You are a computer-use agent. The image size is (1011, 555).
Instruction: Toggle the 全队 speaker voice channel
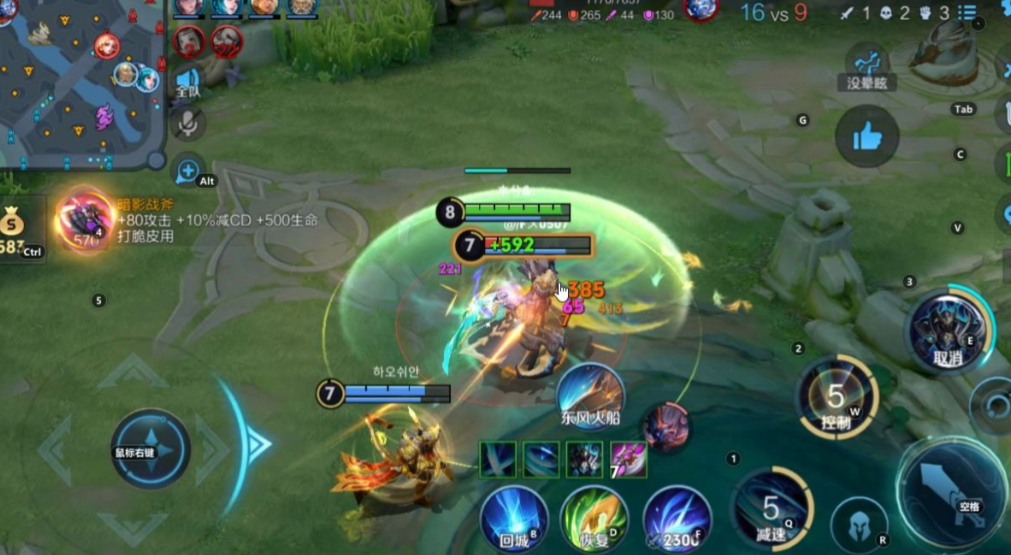(187, 81)
